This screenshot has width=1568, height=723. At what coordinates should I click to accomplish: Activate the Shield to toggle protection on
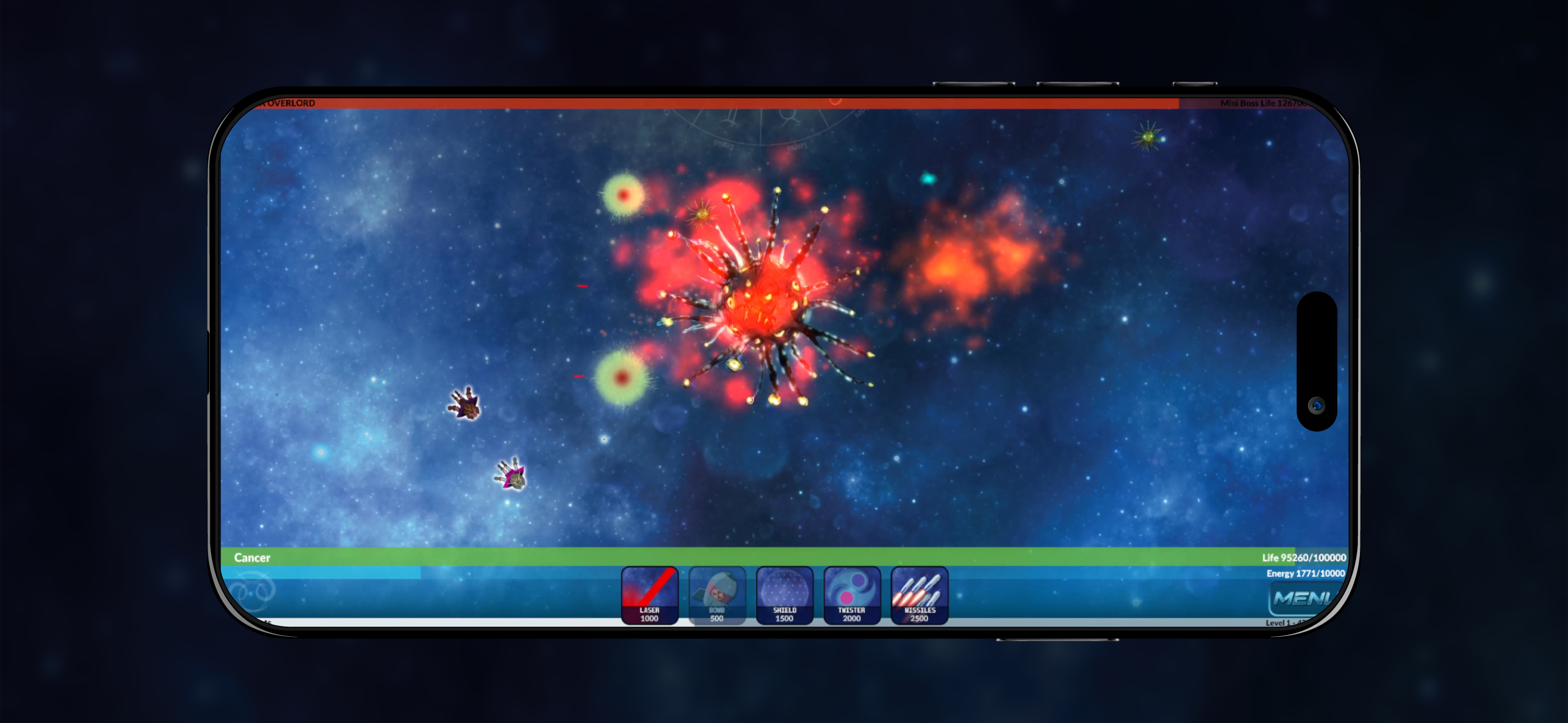coord(784,596)
